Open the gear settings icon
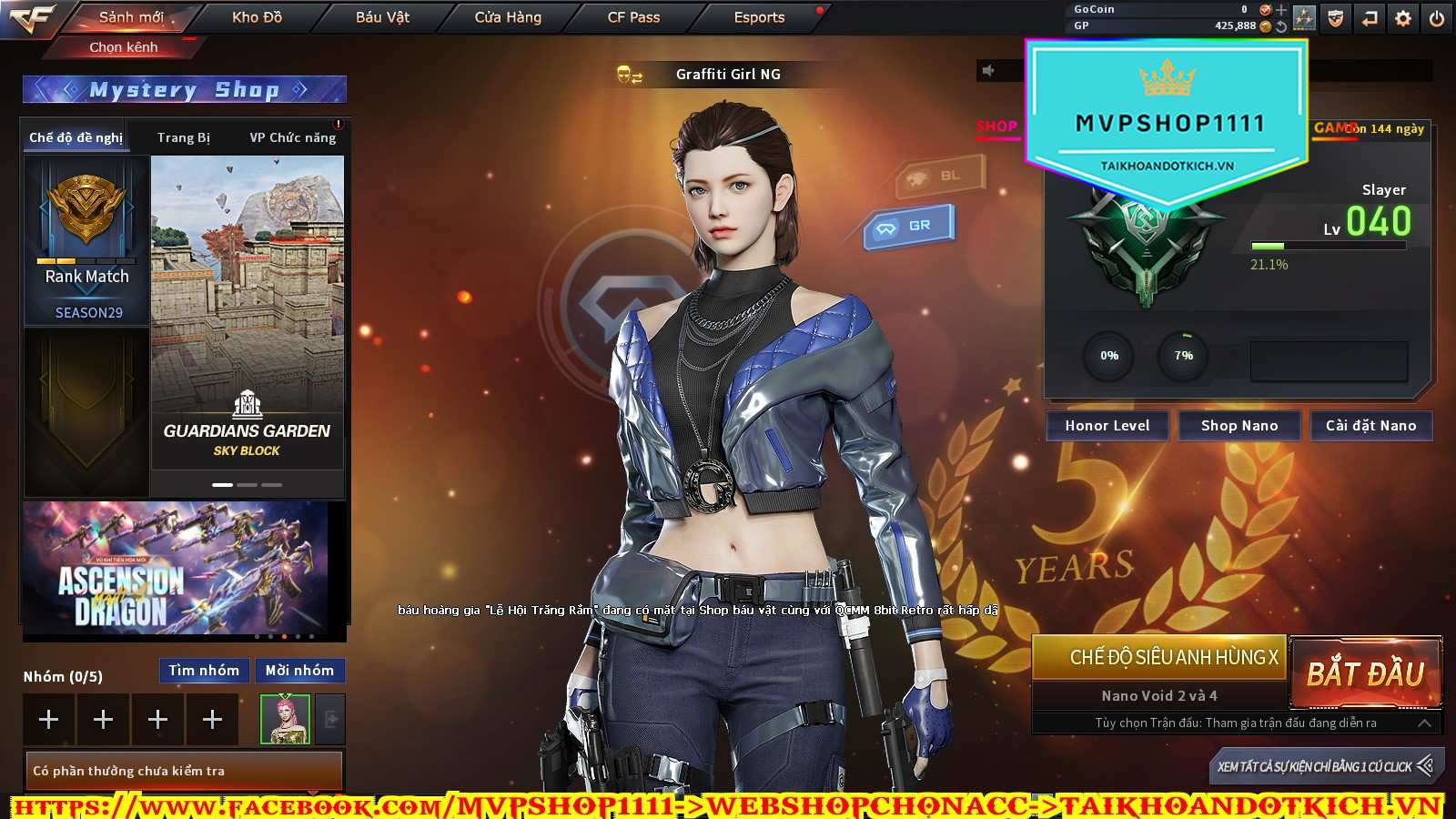Image resolution: width=1456 pixels, height=819 pixels. click(x=1403, y=18)
